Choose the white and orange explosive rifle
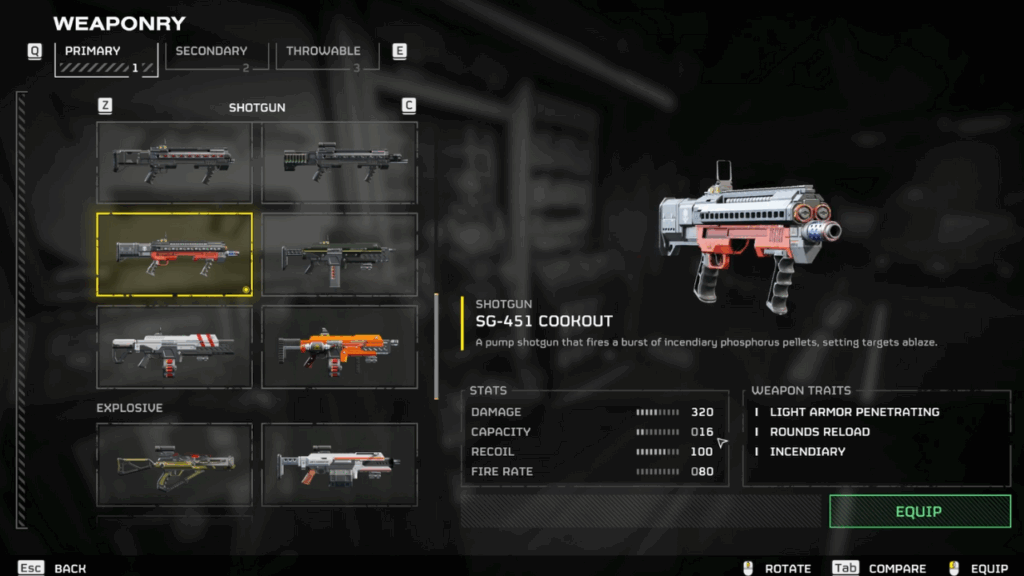The image size is (1024, 576). [340, 464]
